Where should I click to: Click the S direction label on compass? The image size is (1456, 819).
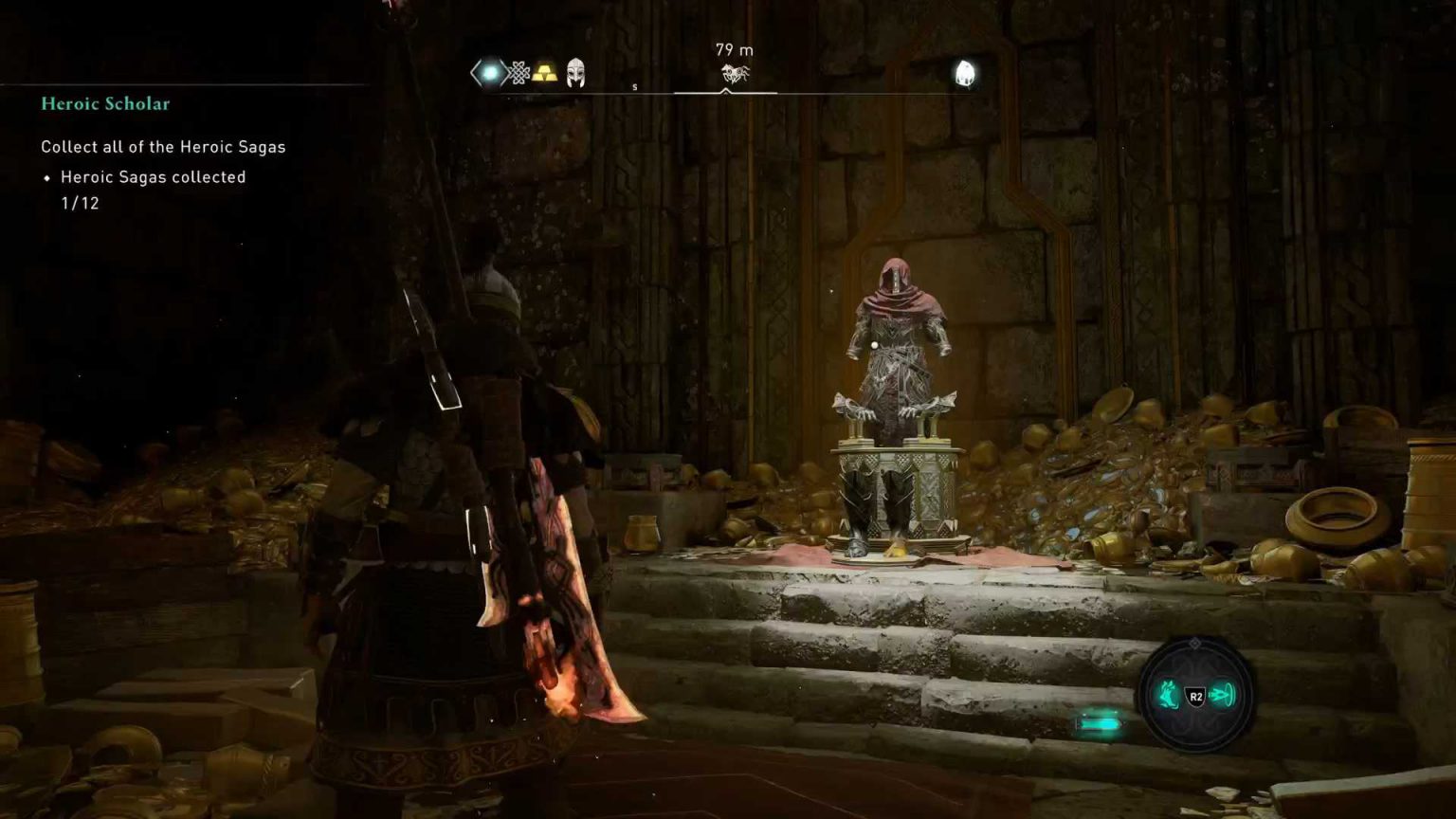635,85
